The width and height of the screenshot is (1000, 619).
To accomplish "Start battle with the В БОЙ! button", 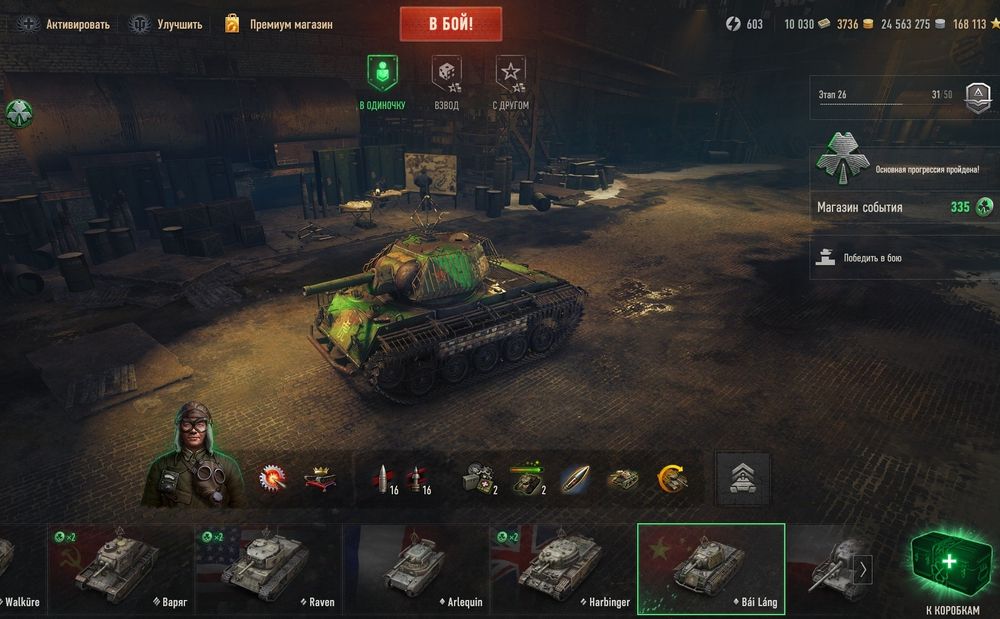I will tap(450, 24).
